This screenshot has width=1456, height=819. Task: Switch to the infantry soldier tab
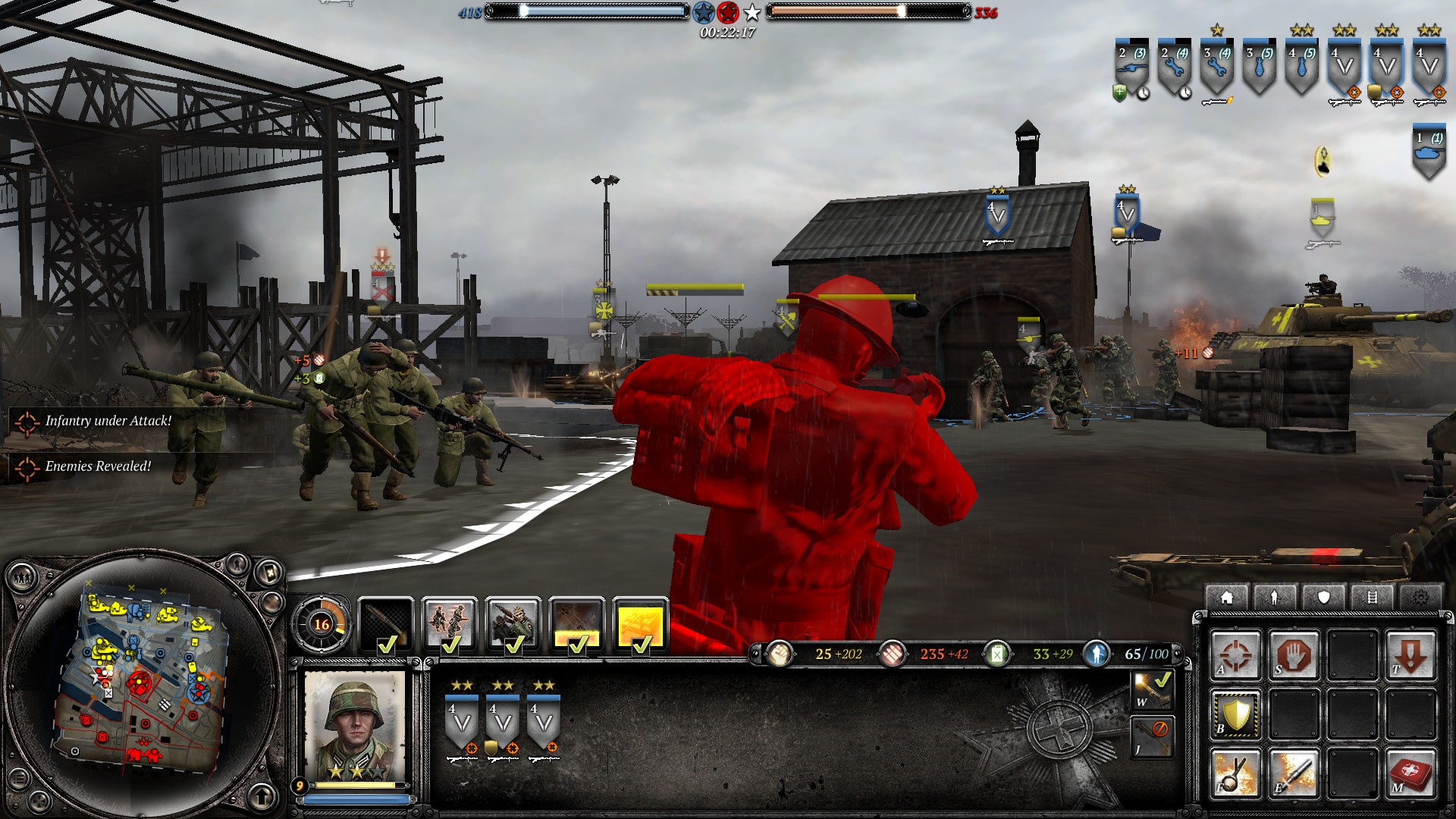tap(1275, 598)
